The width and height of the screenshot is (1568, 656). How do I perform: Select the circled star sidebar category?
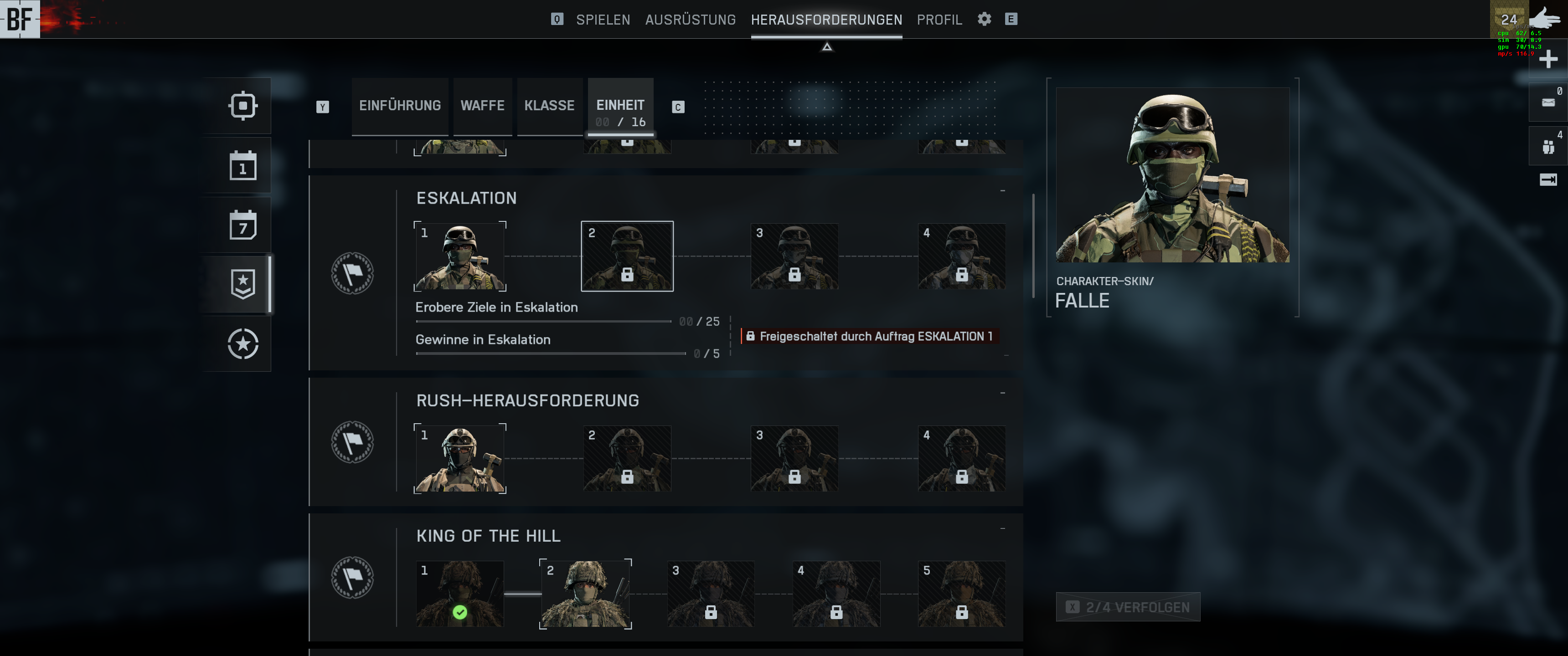tap(242, 344)
